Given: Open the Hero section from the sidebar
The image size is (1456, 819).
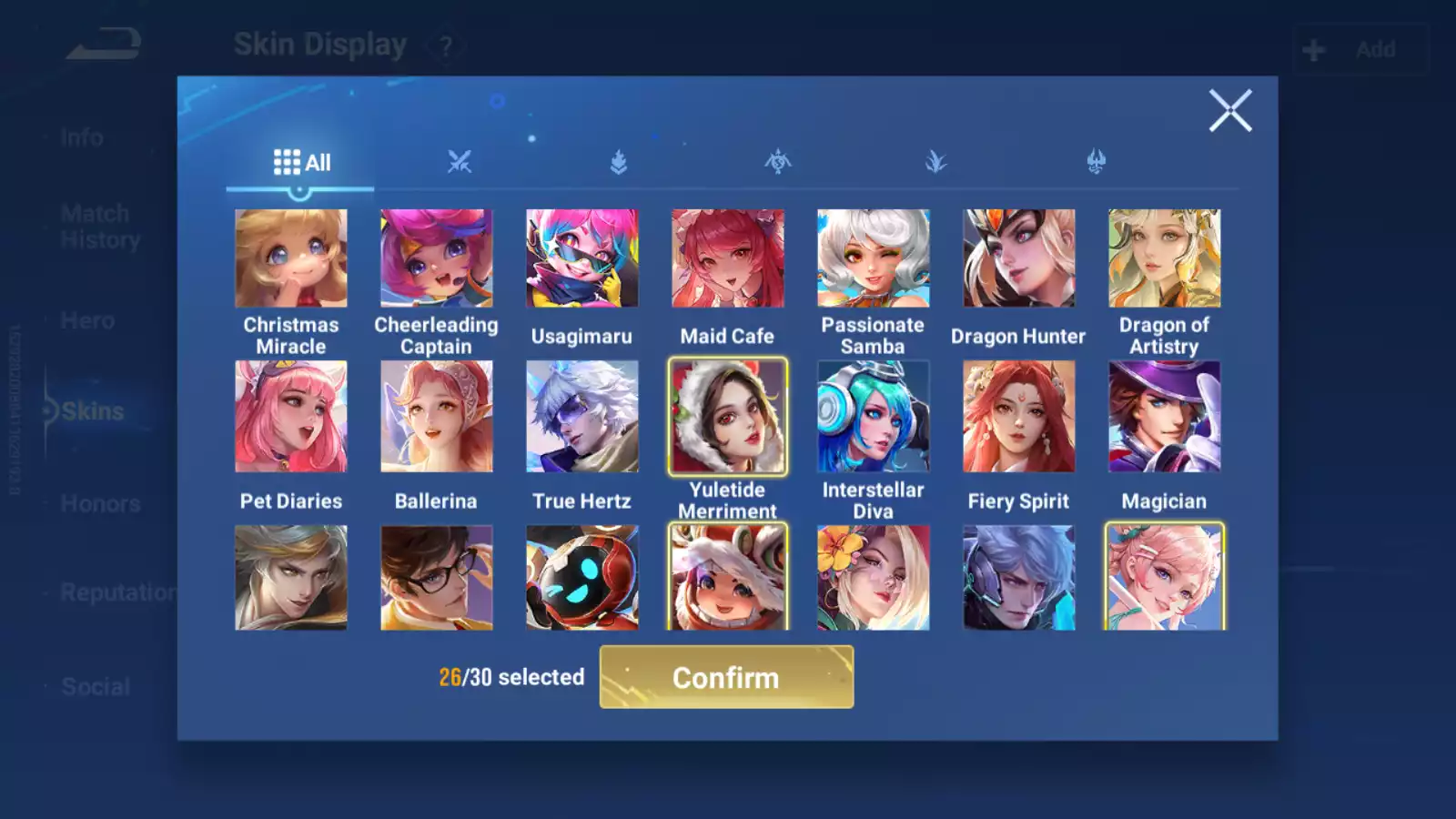Looking at the screenshot, I should coord(87,320).
